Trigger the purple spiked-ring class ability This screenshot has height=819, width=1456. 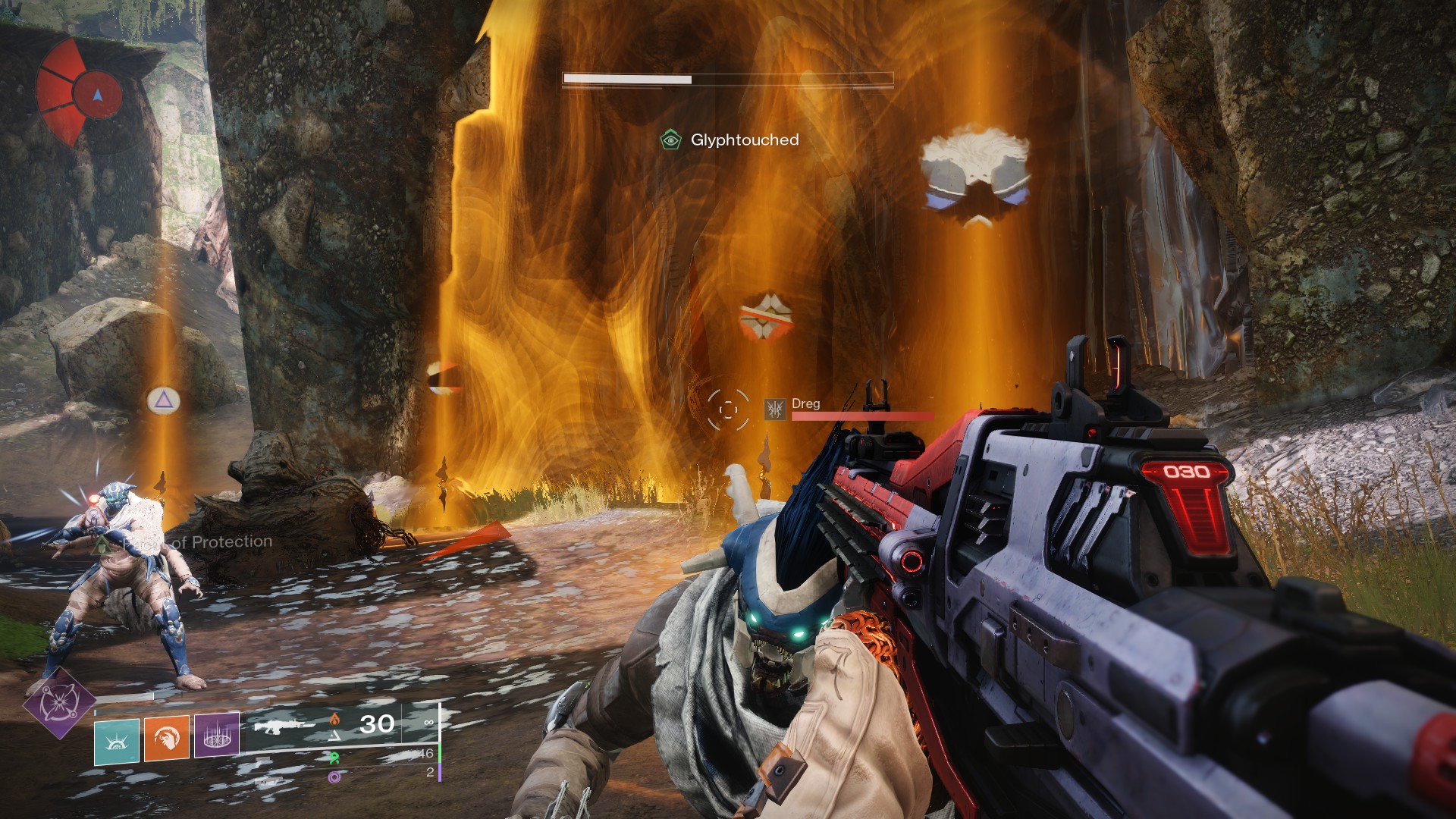217,734
